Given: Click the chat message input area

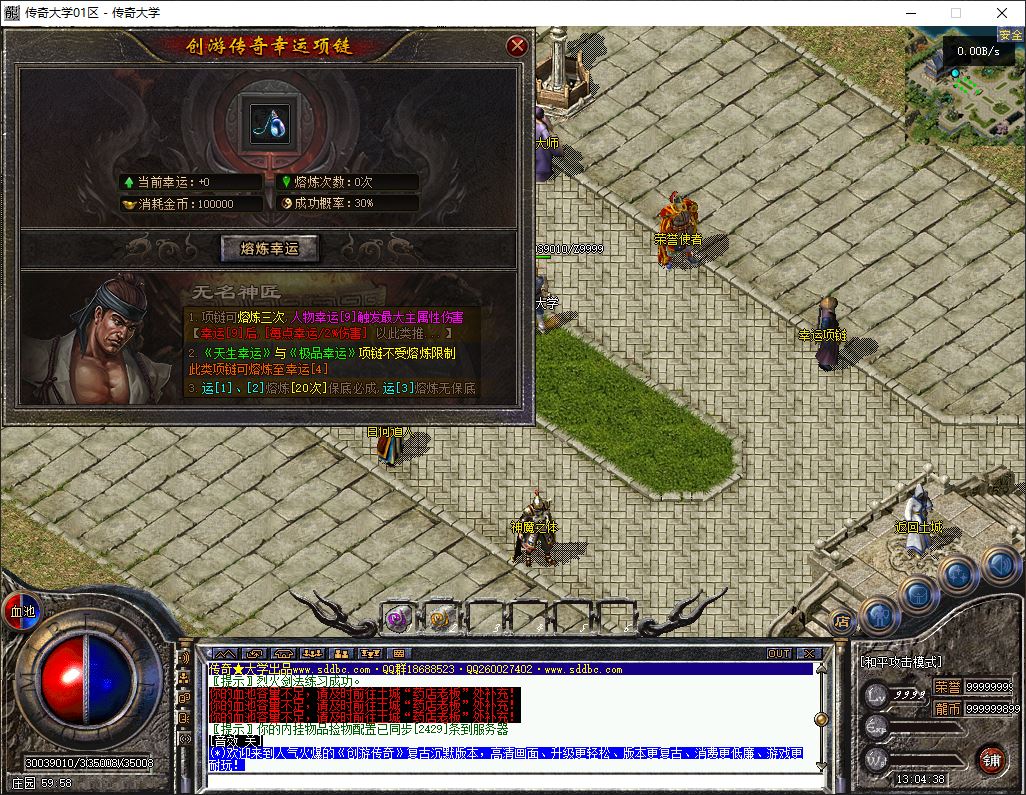Looking at the screenshot, I should 500,780.
